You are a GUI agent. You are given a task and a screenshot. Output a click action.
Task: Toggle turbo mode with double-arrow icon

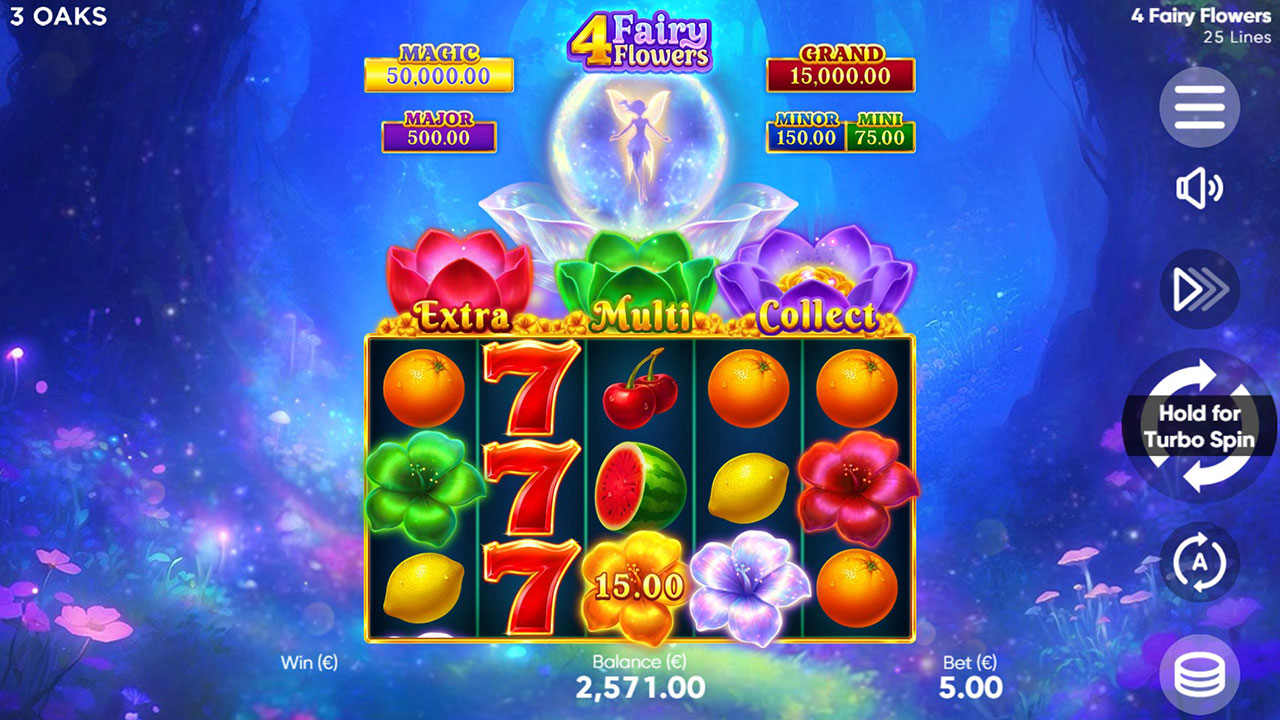pyautogui.click(x=1199, y=288)
